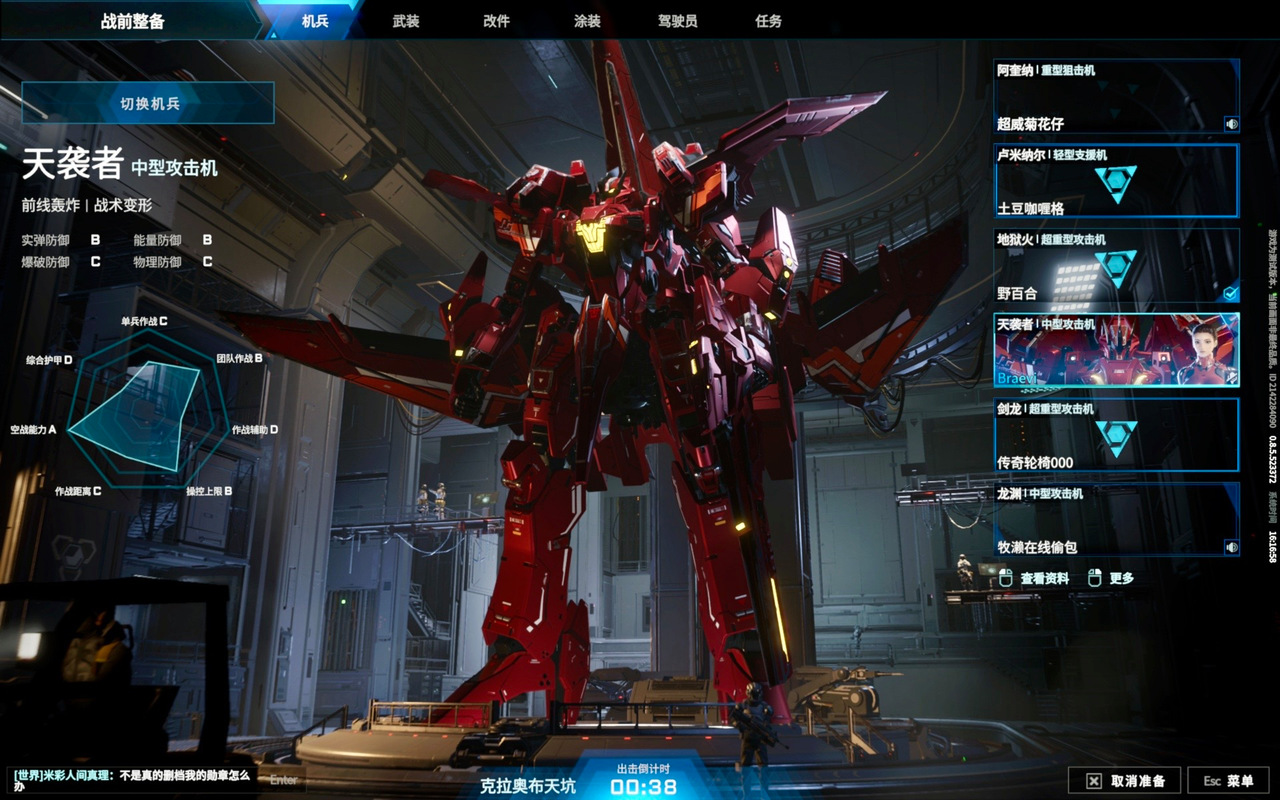Open the 驾驶员 tab

pyautogui.click(x=677, y=20)
